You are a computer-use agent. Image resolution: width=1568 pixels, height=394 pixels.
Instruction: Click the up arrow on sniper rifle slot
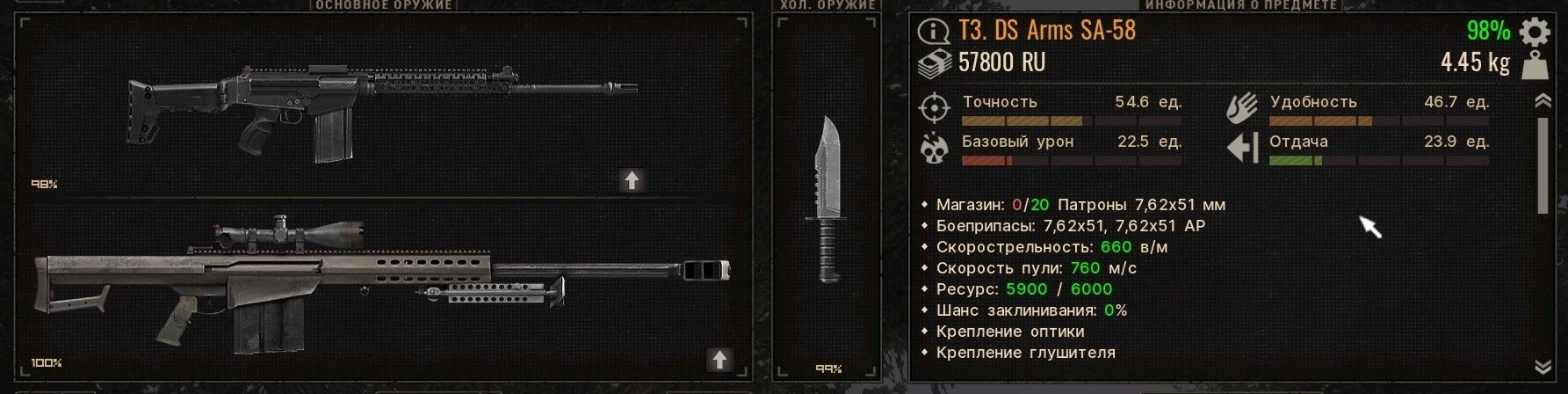click(x=719, y=359)
